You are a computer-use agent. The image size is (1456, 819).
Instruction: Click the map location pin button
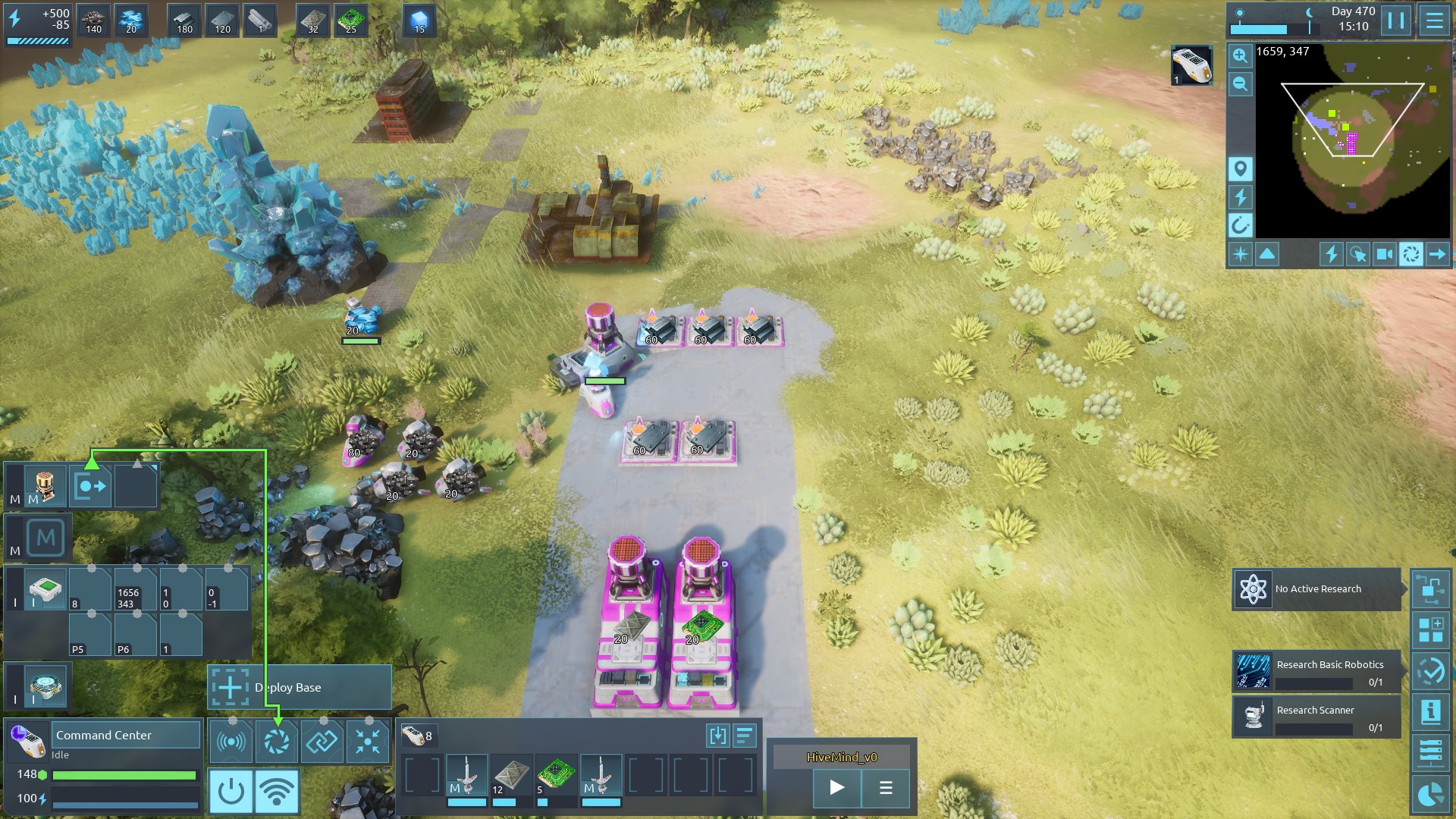coord(1240,168)
